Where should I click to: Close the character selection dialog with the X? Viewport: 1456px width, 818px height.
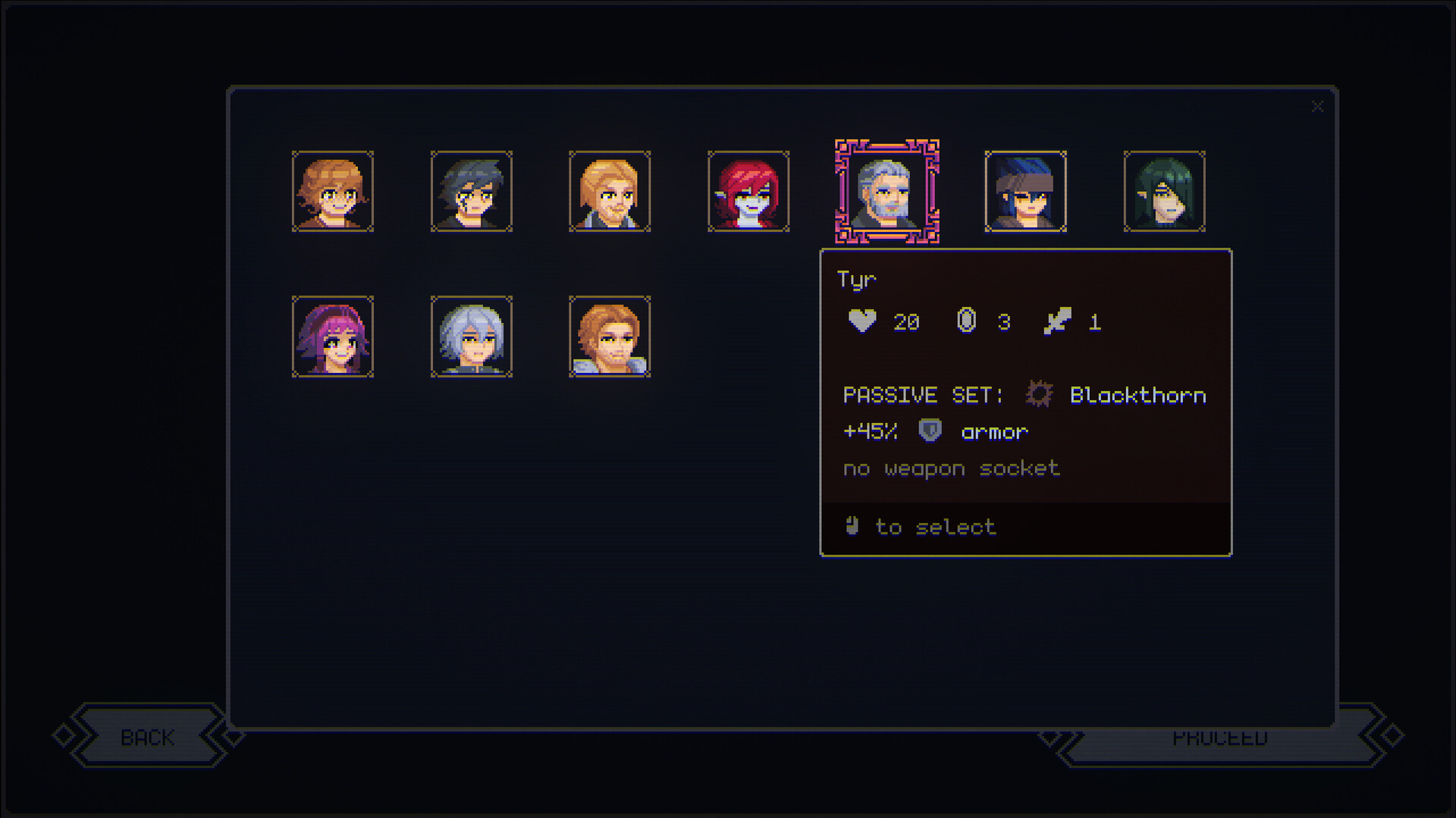(x=1317, y=106)
